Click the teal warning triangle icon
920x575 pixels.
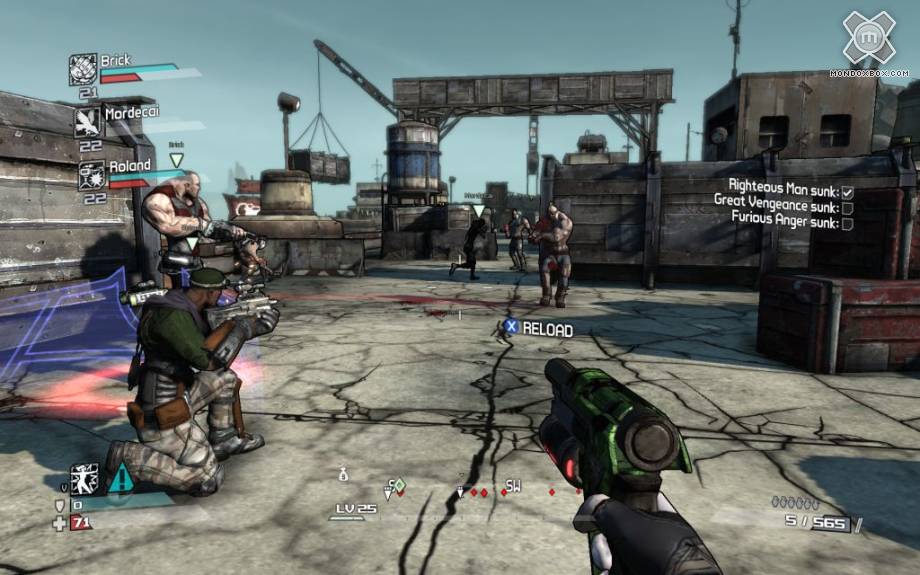click(120, 477)
